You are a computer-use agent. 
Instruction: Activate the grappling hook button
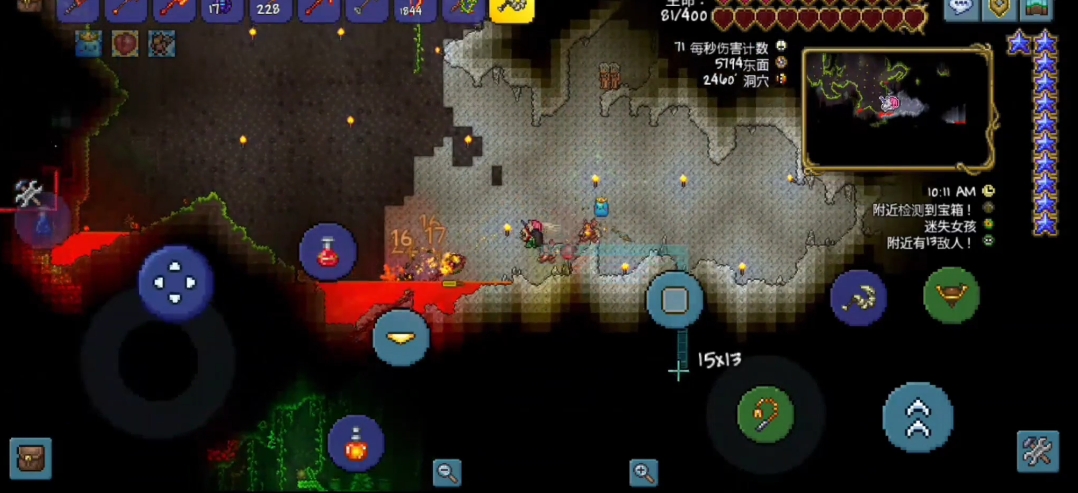858,297
